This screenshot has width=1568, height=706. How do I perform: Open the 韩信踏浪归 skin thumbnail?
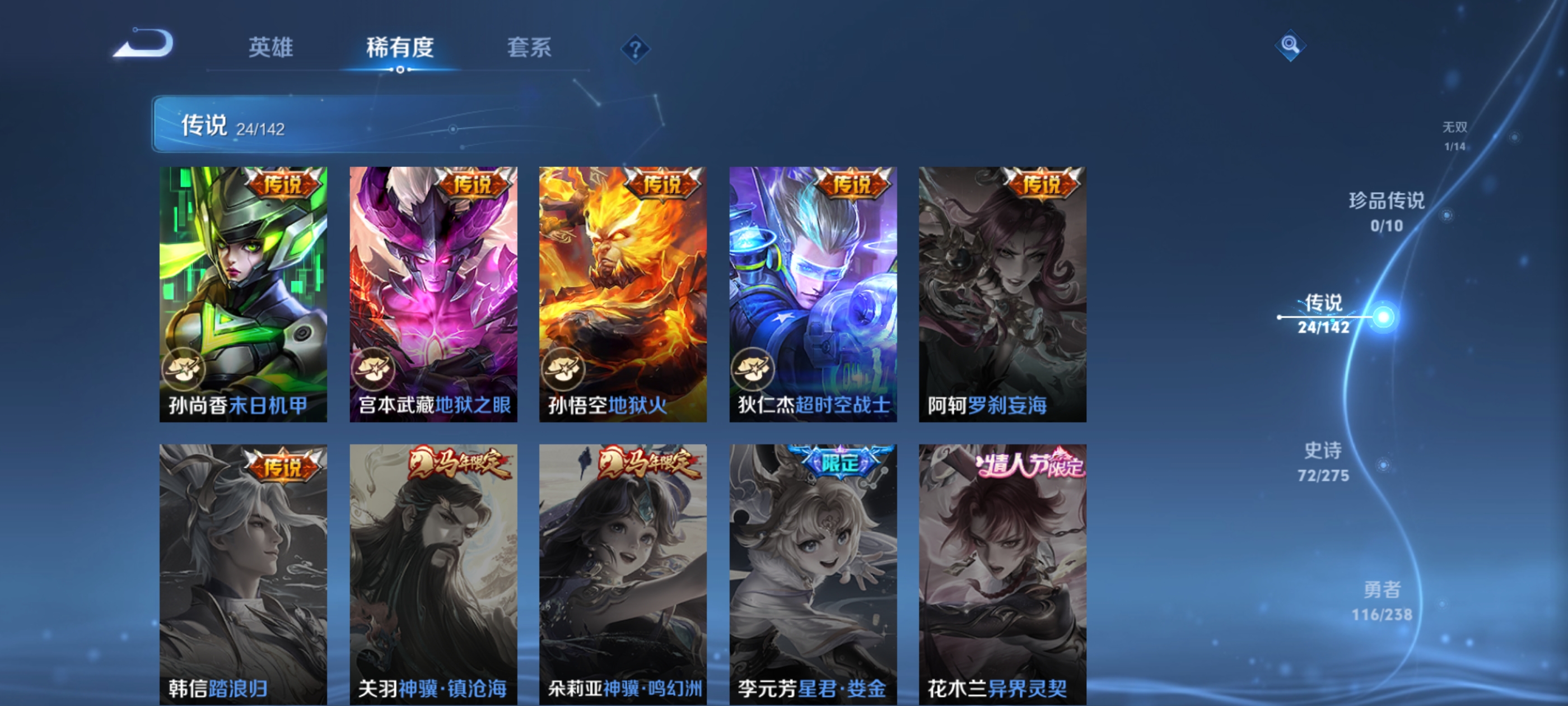(x=244, y=573)
